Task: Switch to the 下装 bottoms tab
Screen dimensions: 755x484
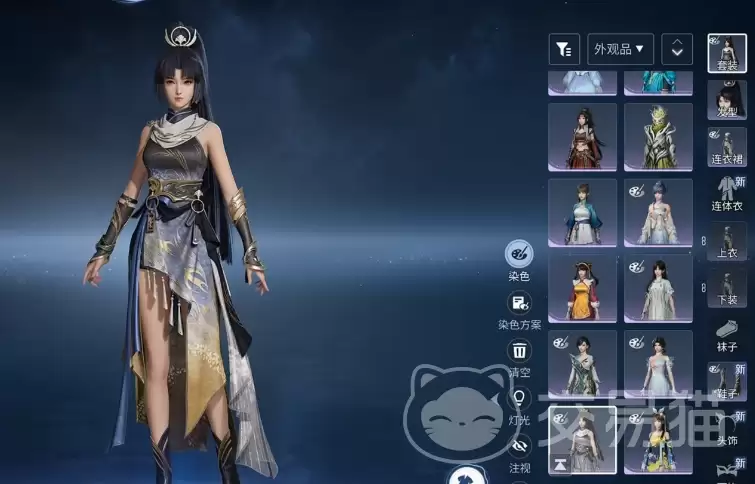Action: coord(727,288)
